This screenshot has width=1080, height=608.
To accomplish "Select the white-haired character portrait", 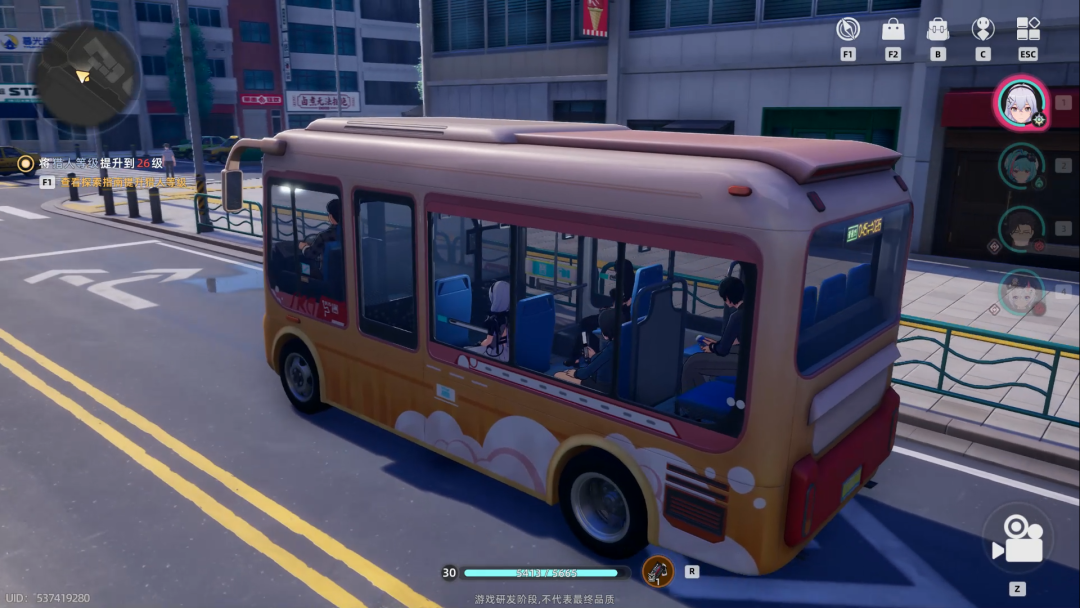I will pyautogui.click(x=1021, y=103).
